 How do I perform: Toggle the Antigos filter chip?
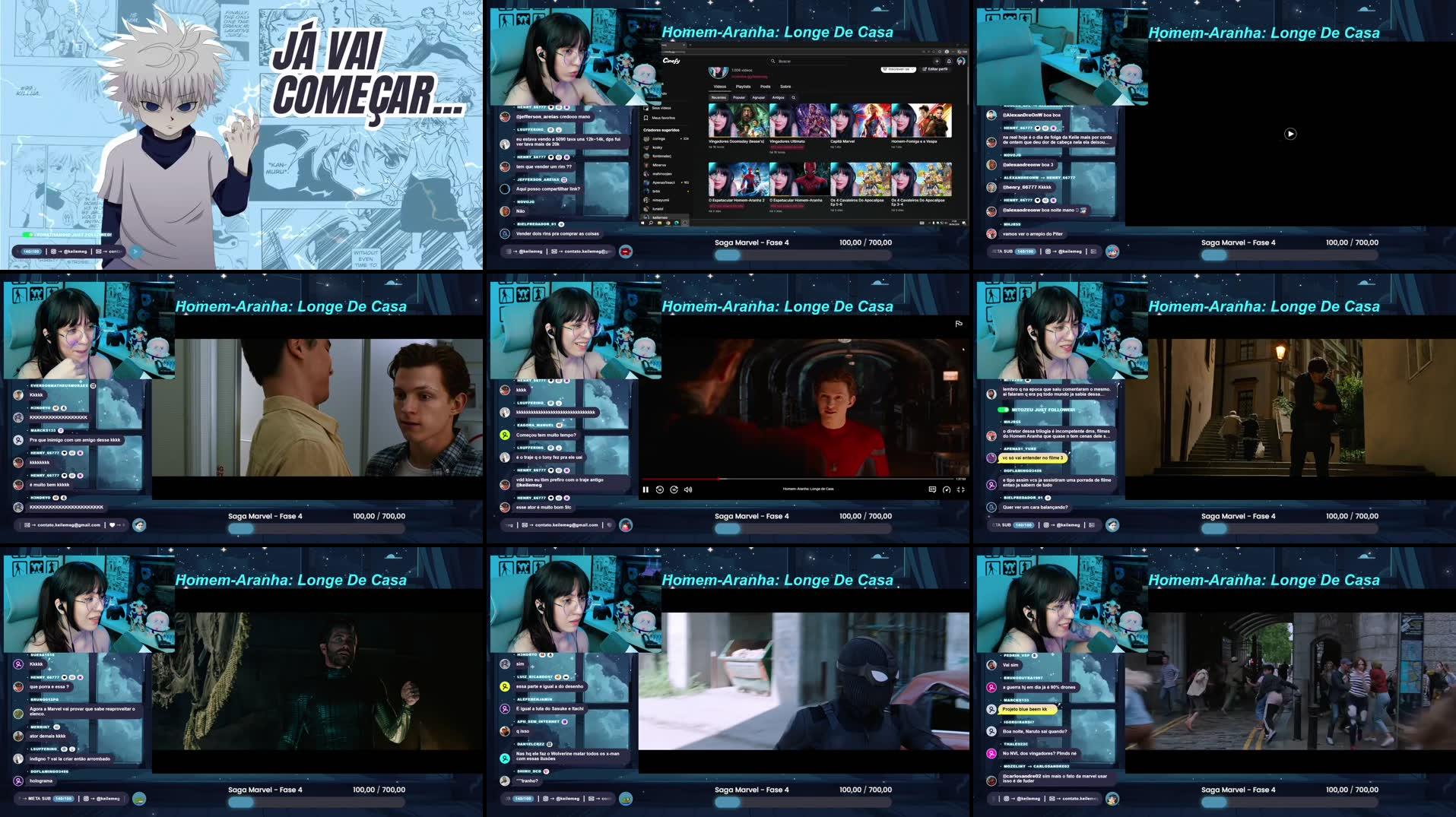pos(778,97)
